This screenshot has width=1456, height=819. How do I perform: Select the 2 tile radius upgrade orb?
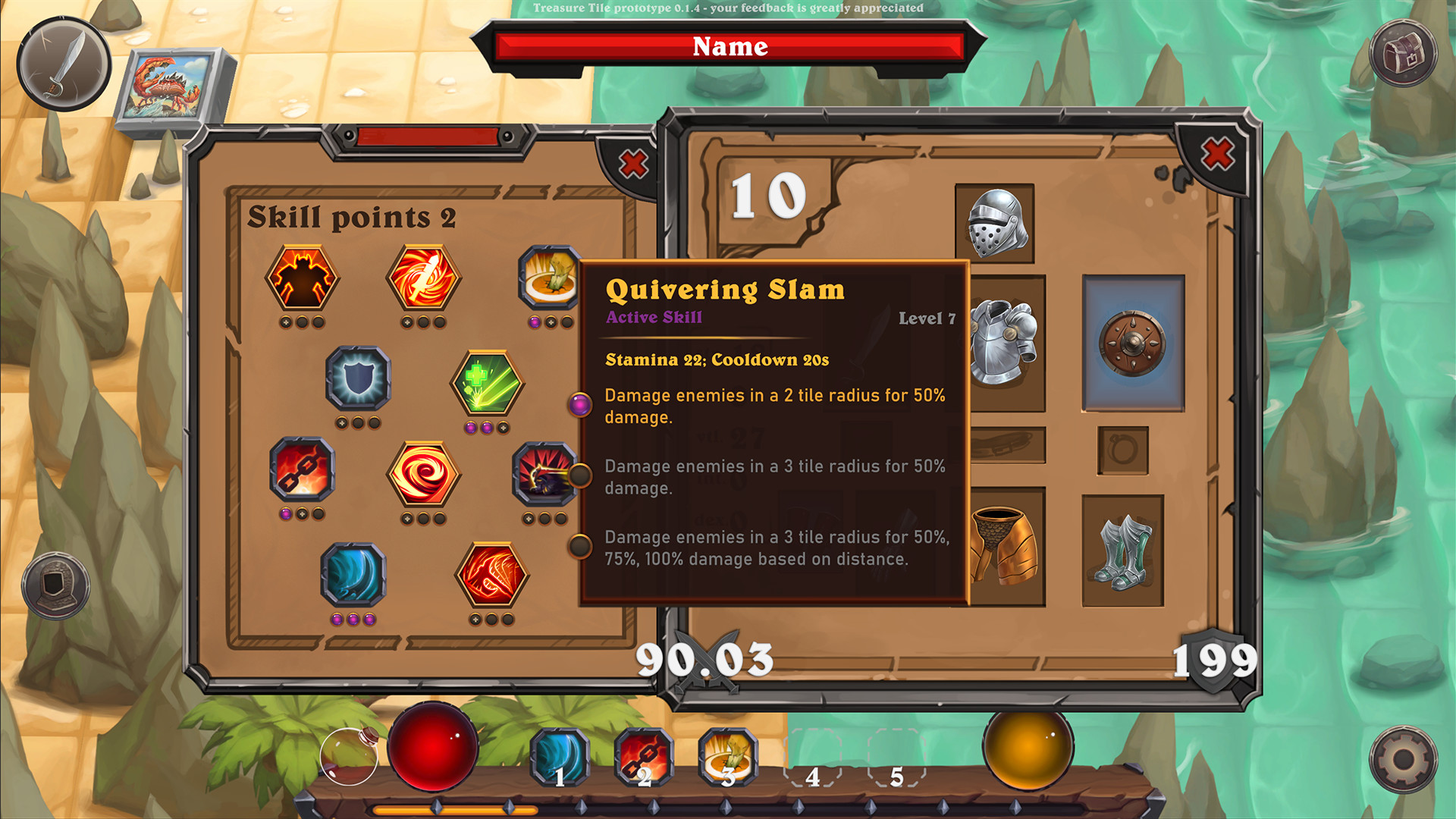[x=581, y=404]
